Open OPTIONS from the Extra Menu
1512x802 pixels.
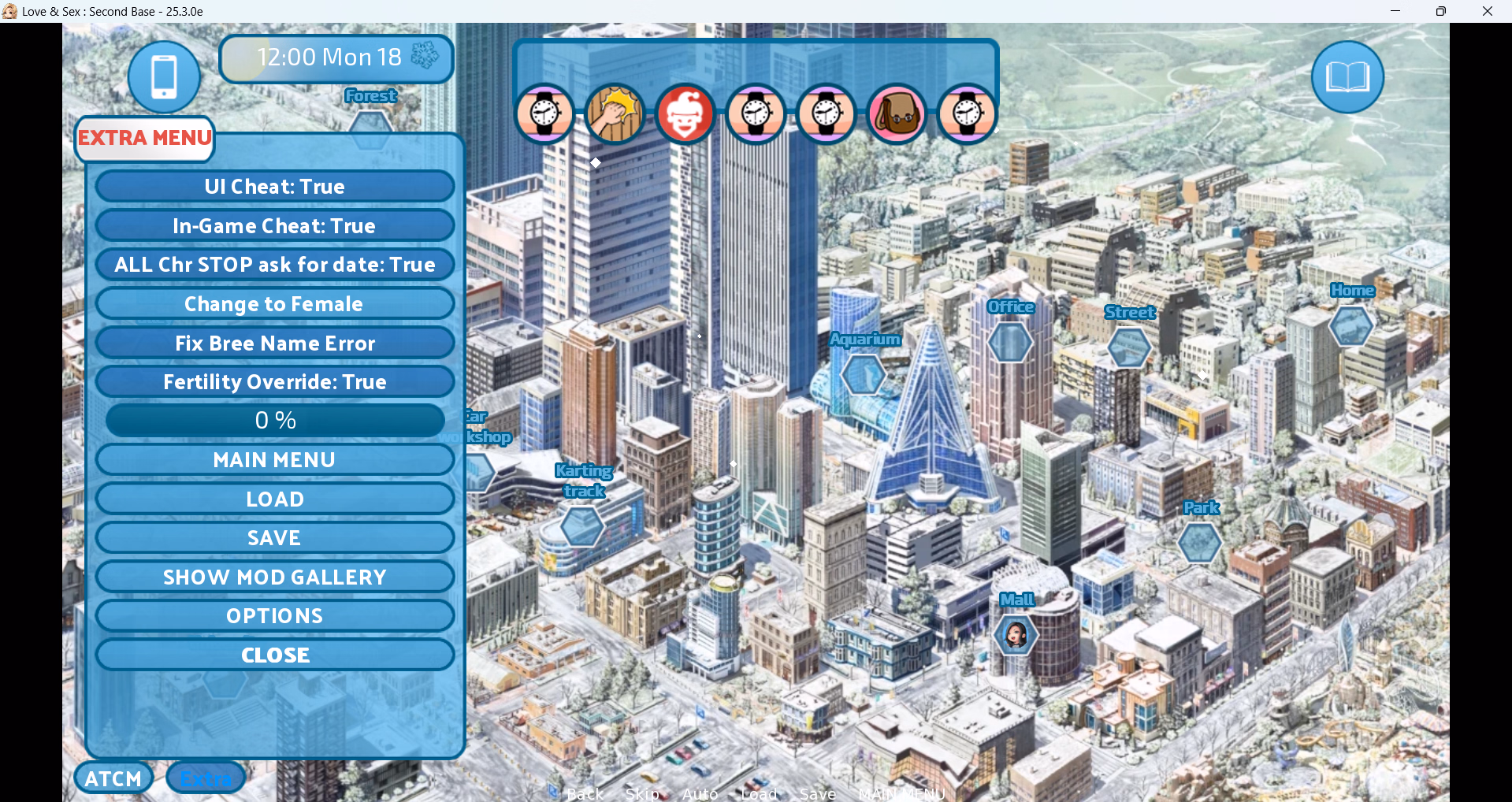pyautogui.click(x=274, y=616)
